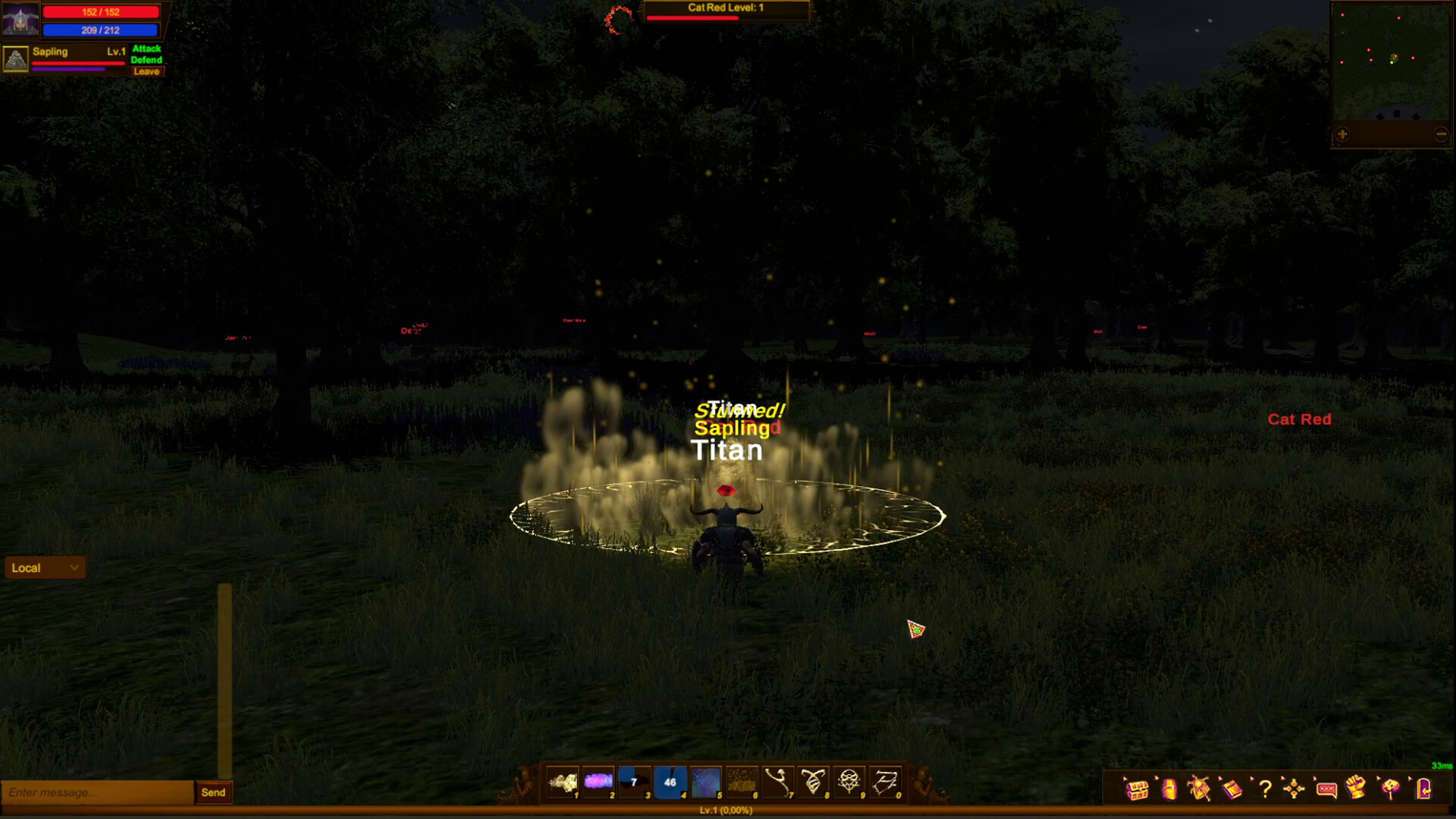Zoom in on the minimap with plus
This screenshot has width=1456, height=819.
tap(1342, 134)
